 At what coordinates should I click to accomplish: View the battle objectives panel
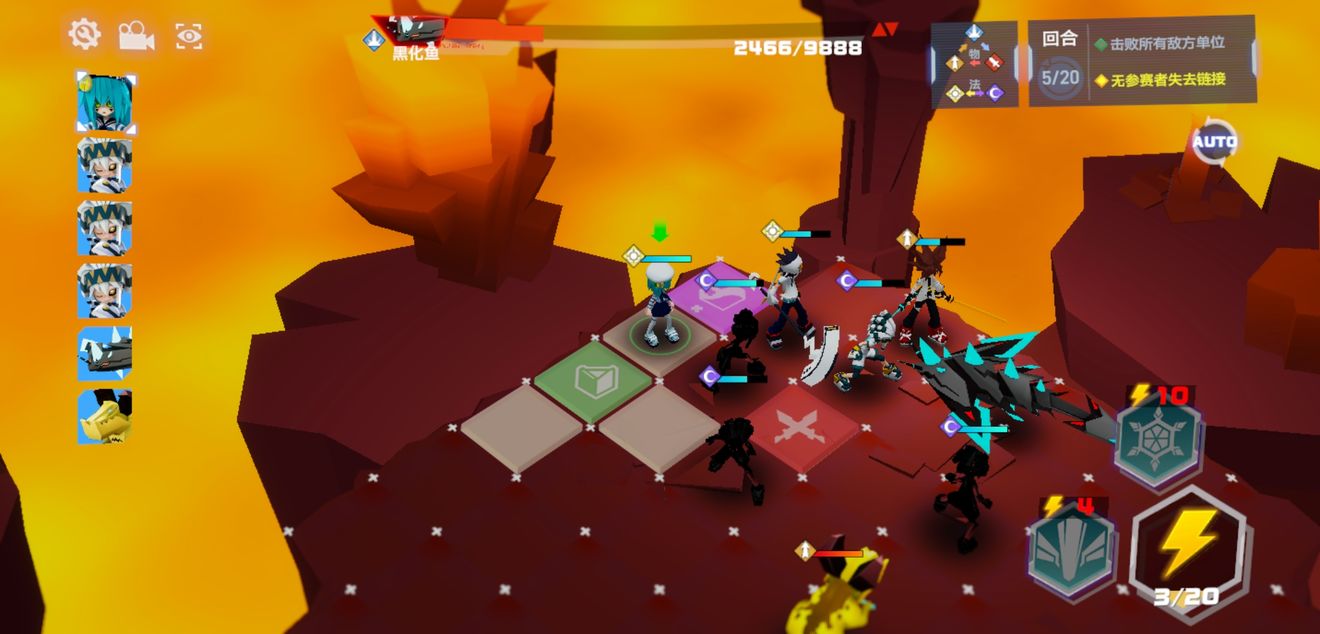[1142, 61]
